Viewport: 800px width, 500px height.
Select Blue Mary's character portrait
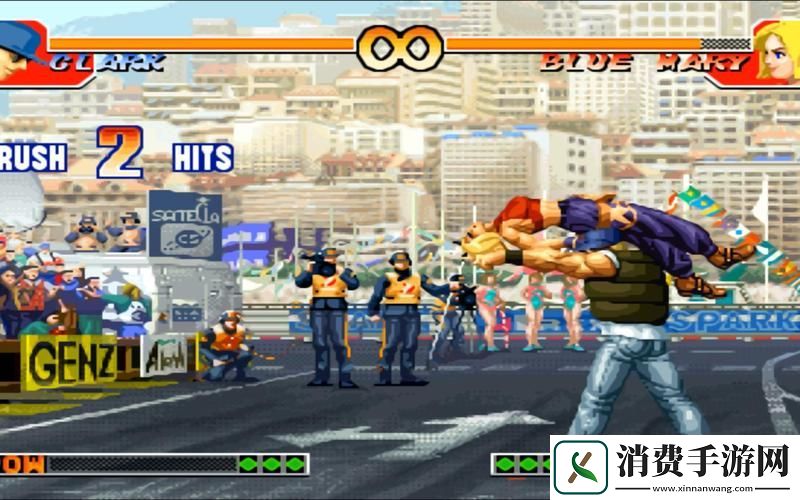(x=778, y=50)
